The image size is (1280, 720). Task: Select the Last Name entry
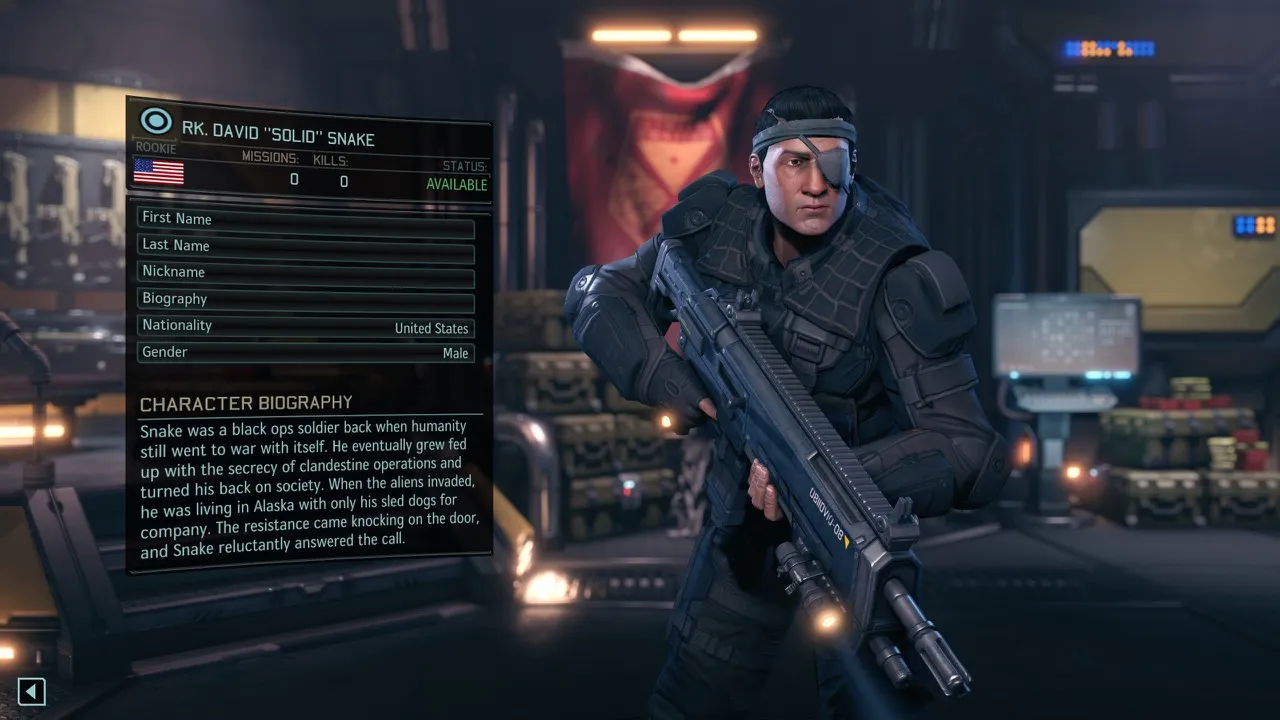305,246
